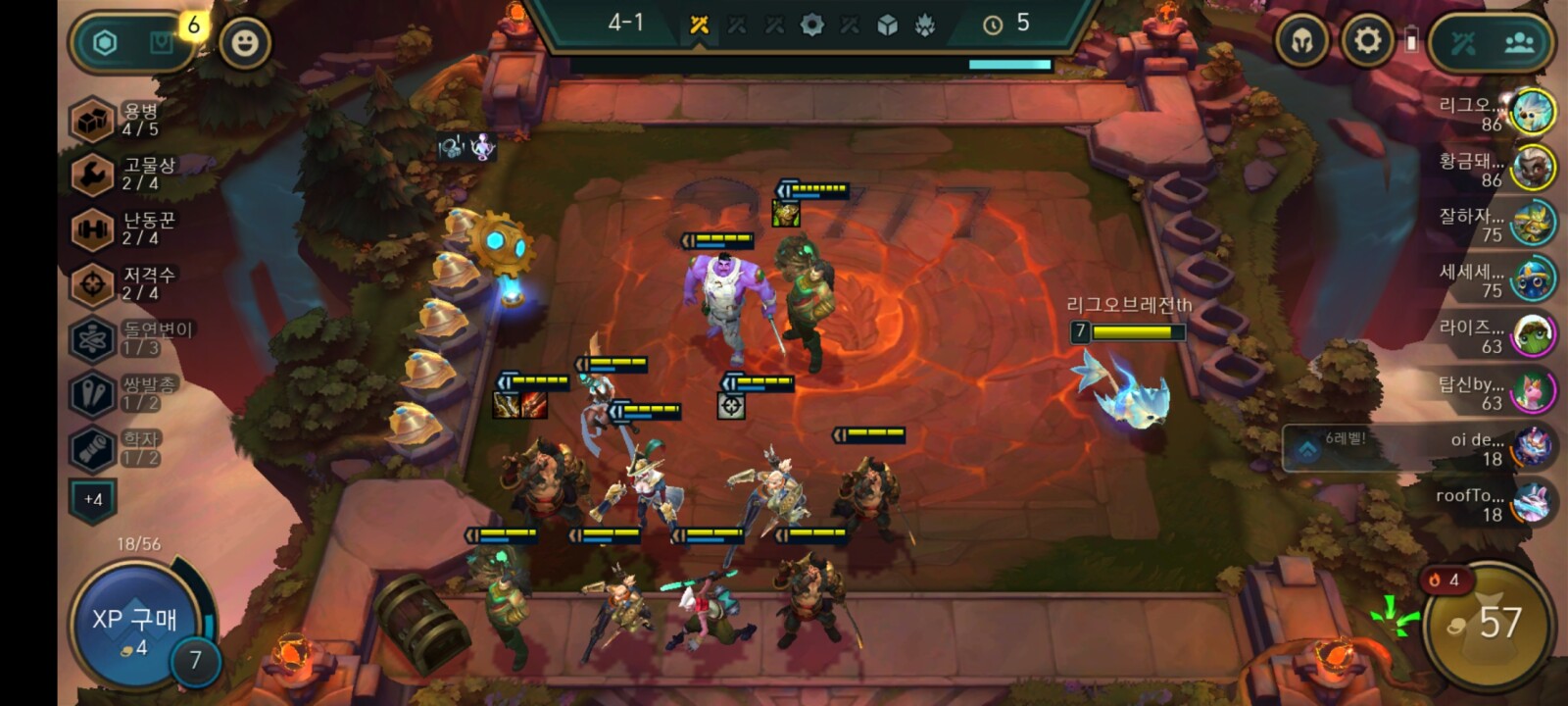Image resolution: width=1568 pixels, height=706 pixels.
Task: Open the settings gear menu
Action: pos(1366,41)
